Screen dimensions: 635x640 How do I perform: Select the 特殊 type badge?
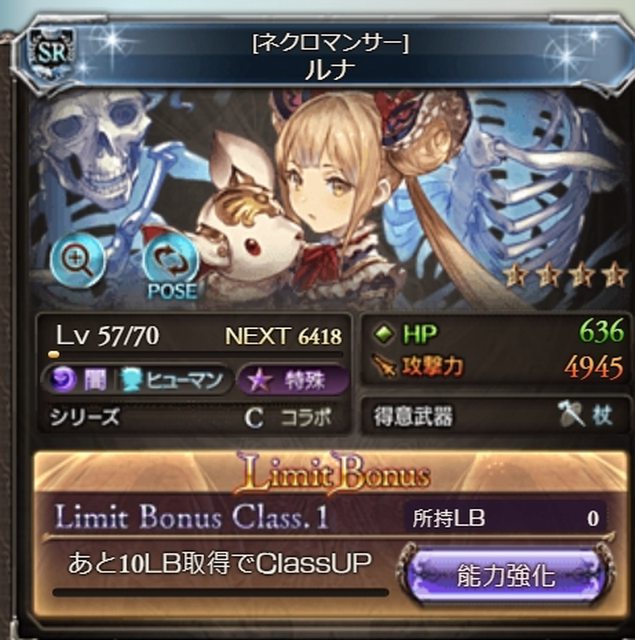295,380
